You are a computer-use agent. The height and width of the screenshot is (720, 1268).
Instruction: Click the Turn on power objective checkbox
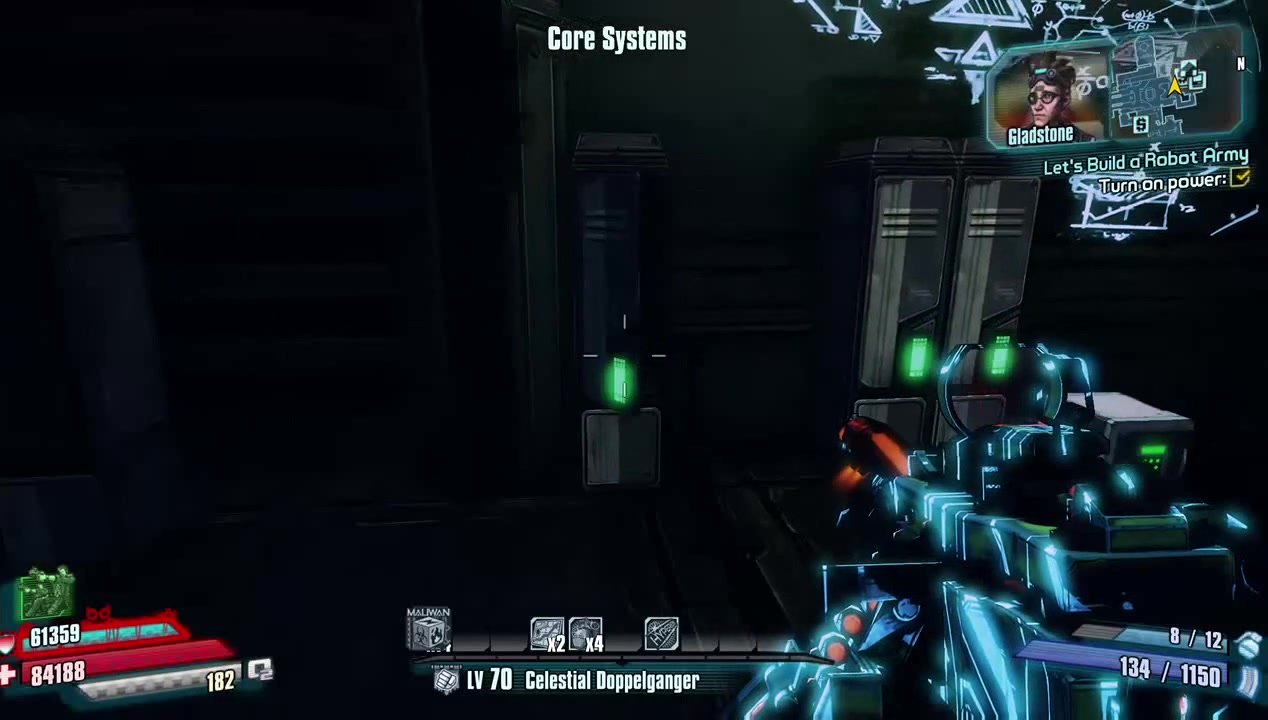pos(1240,179)
